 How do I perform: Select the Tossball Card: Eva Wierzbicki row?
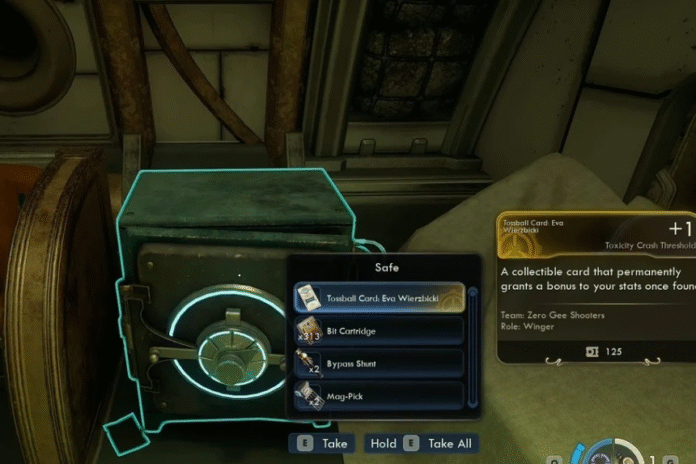pyautogui.click(x=378, y=296)
